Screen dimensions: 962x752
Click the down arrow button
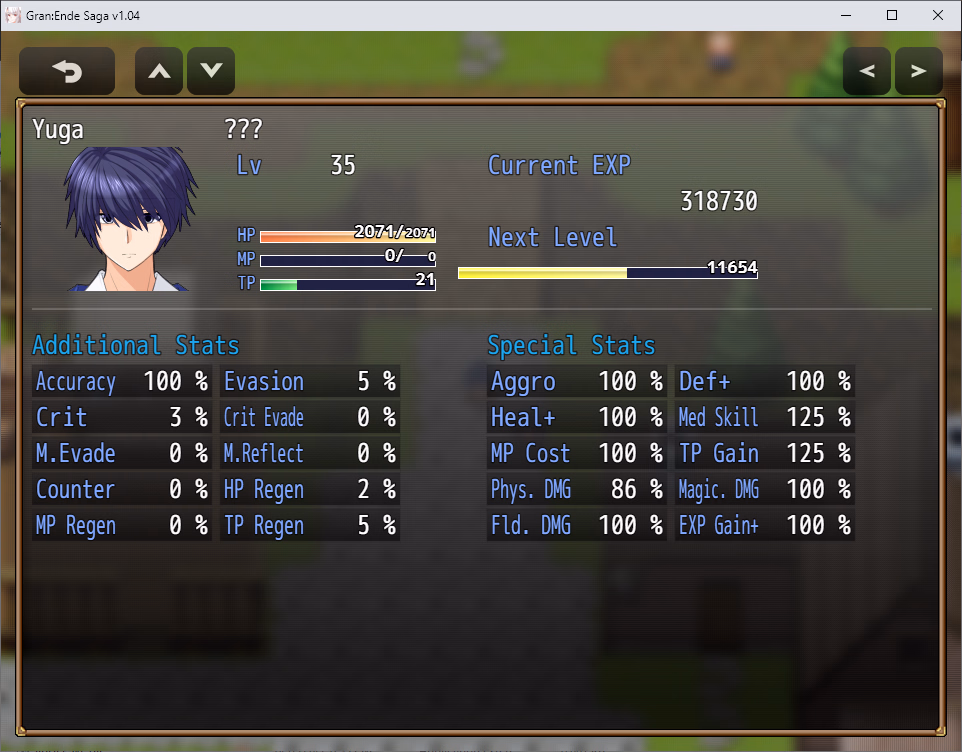pyautogui.click(x=211, y=72)
